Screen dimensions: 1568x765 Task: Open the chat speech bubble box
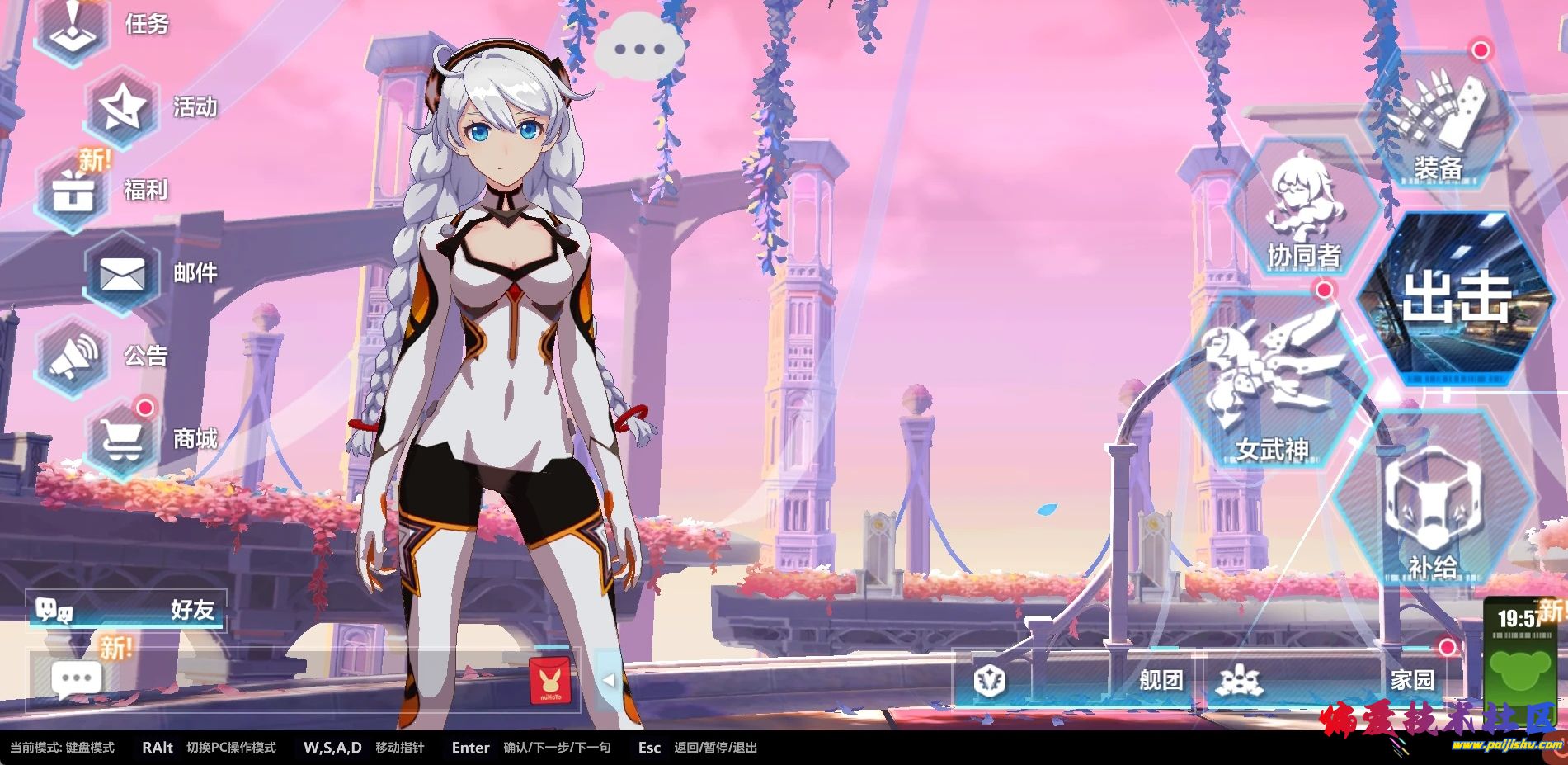click(77, 679)
